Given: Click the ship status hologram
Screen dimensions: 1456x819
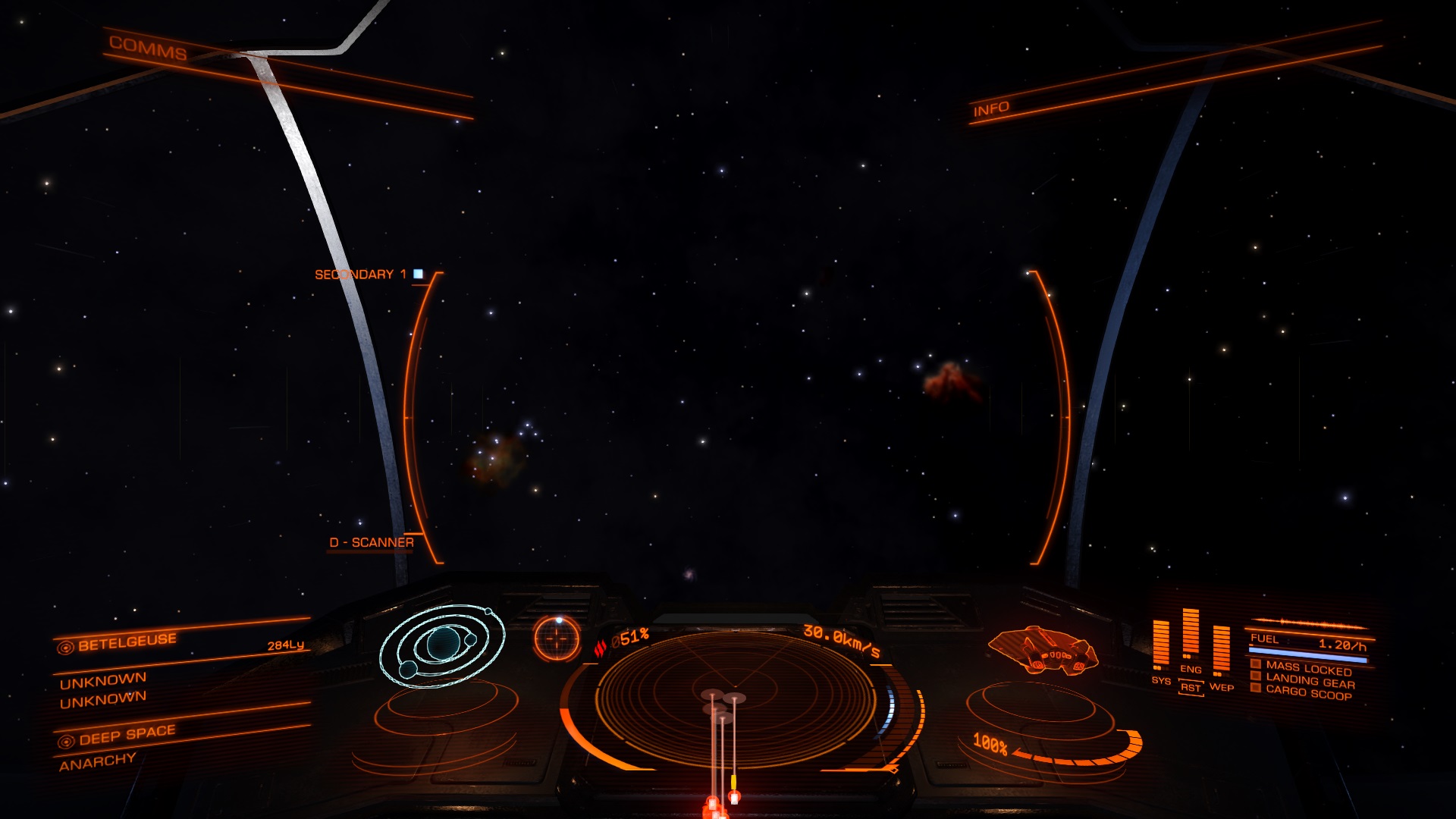Looking at the screenshot, I should [1043, 650].
